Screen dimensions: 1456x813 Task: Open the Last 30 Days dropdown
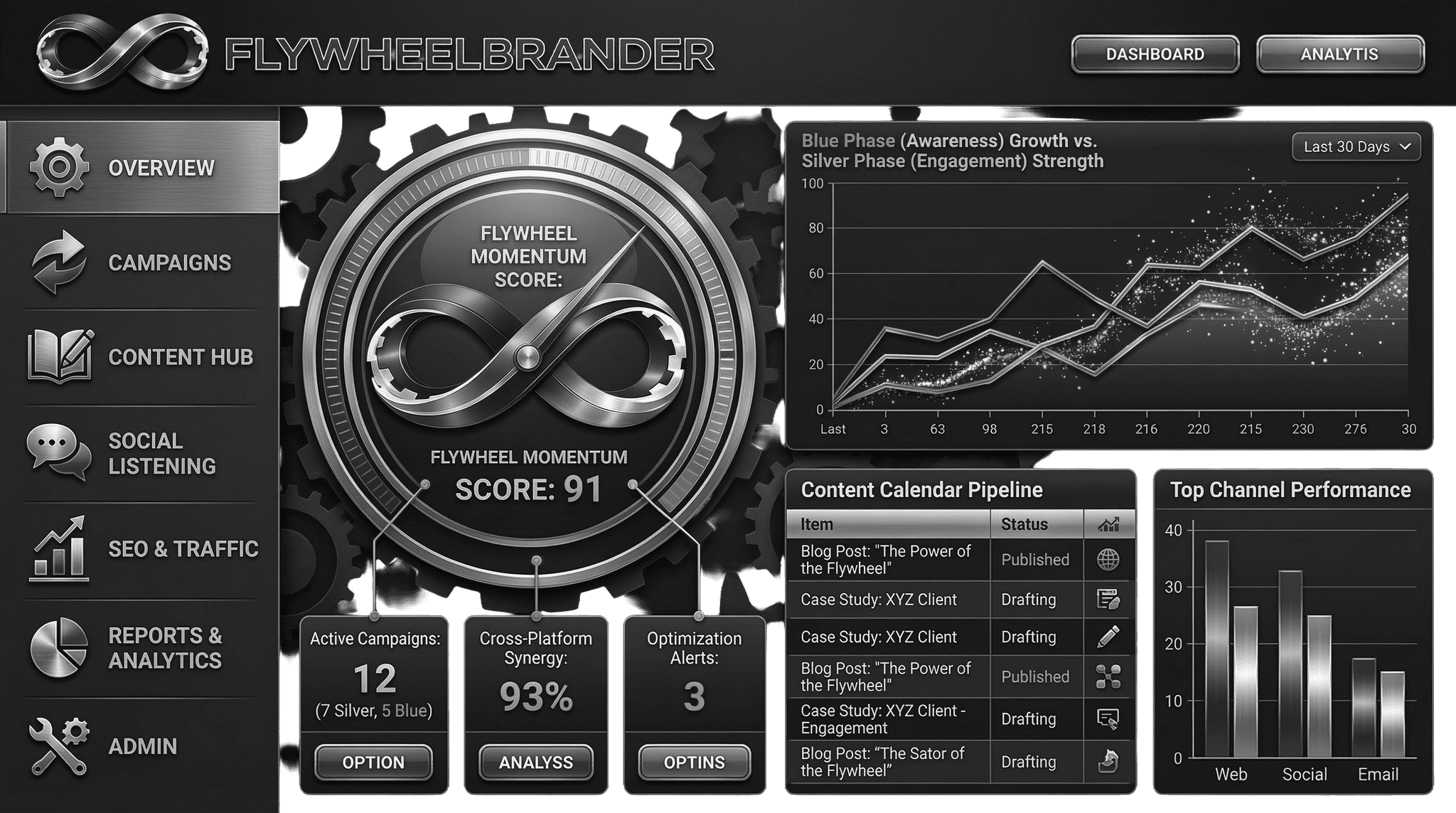point(1355,147)
